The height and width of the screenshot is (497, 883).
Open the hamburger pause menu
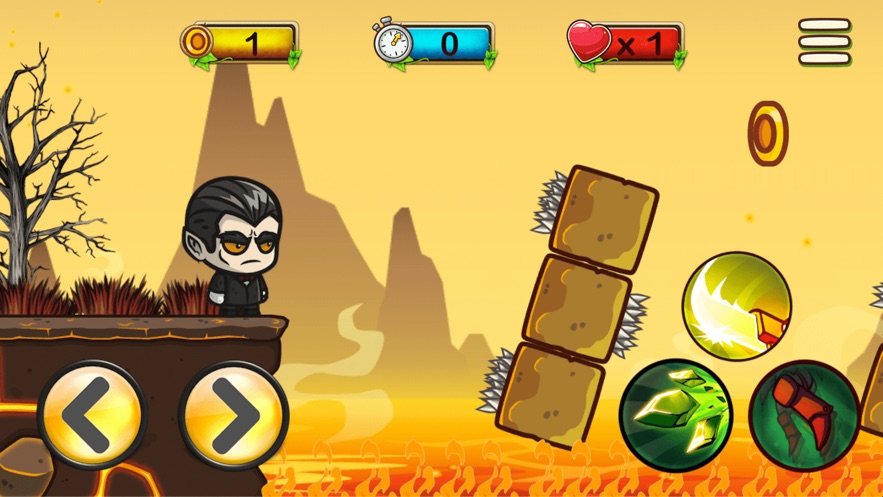[825, 42]
